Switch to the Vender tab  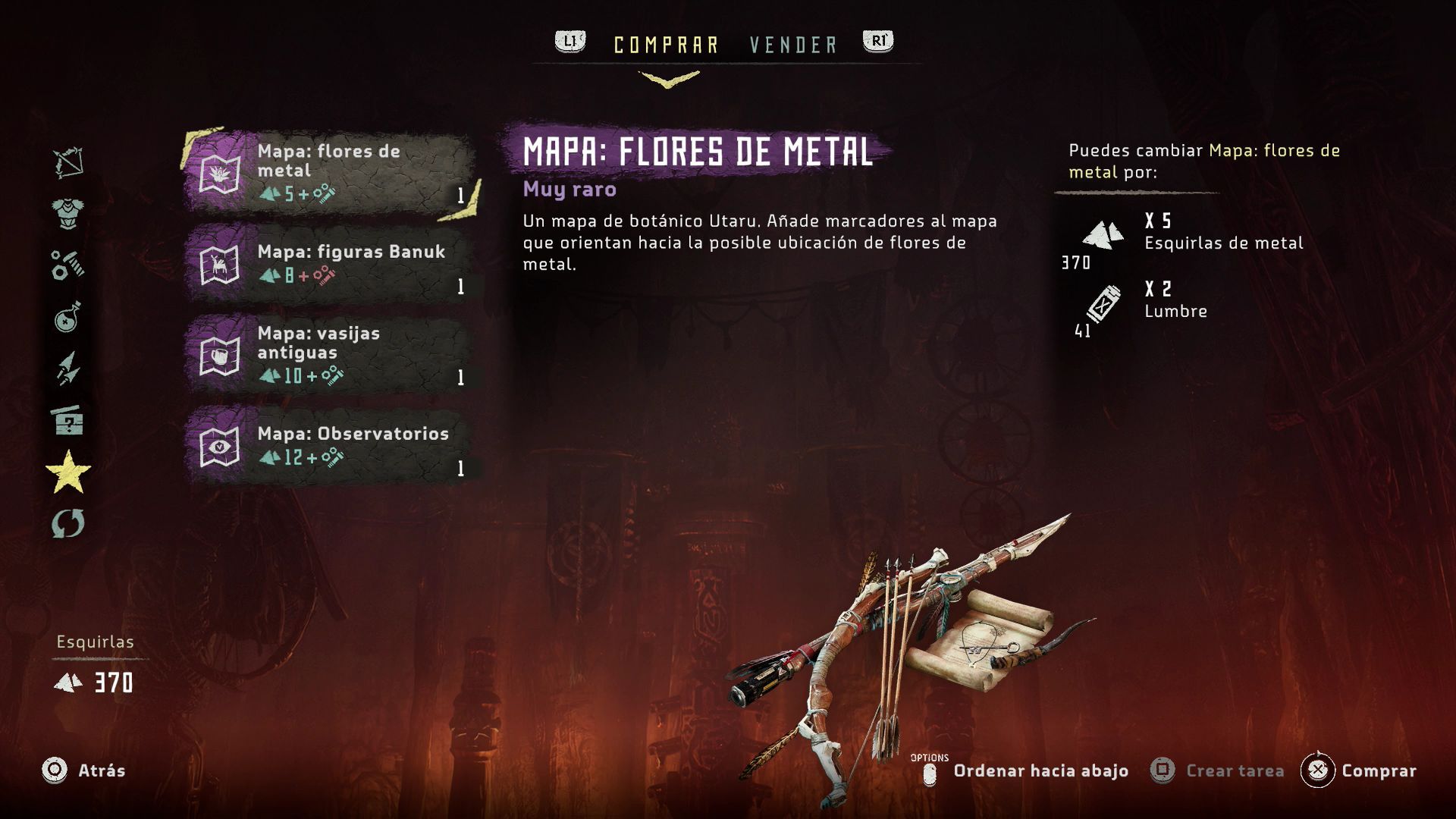click(793, 45)
